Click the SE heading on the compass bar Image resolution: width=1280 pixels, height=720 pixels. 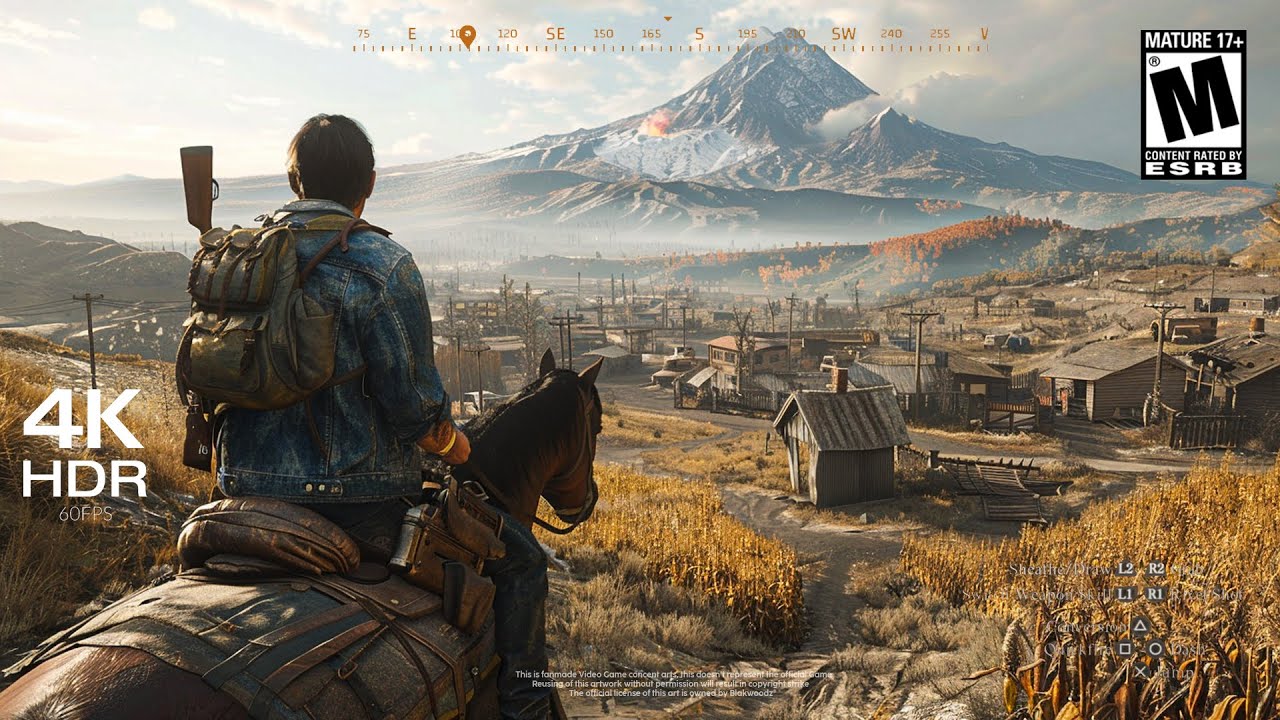(555, 34)
